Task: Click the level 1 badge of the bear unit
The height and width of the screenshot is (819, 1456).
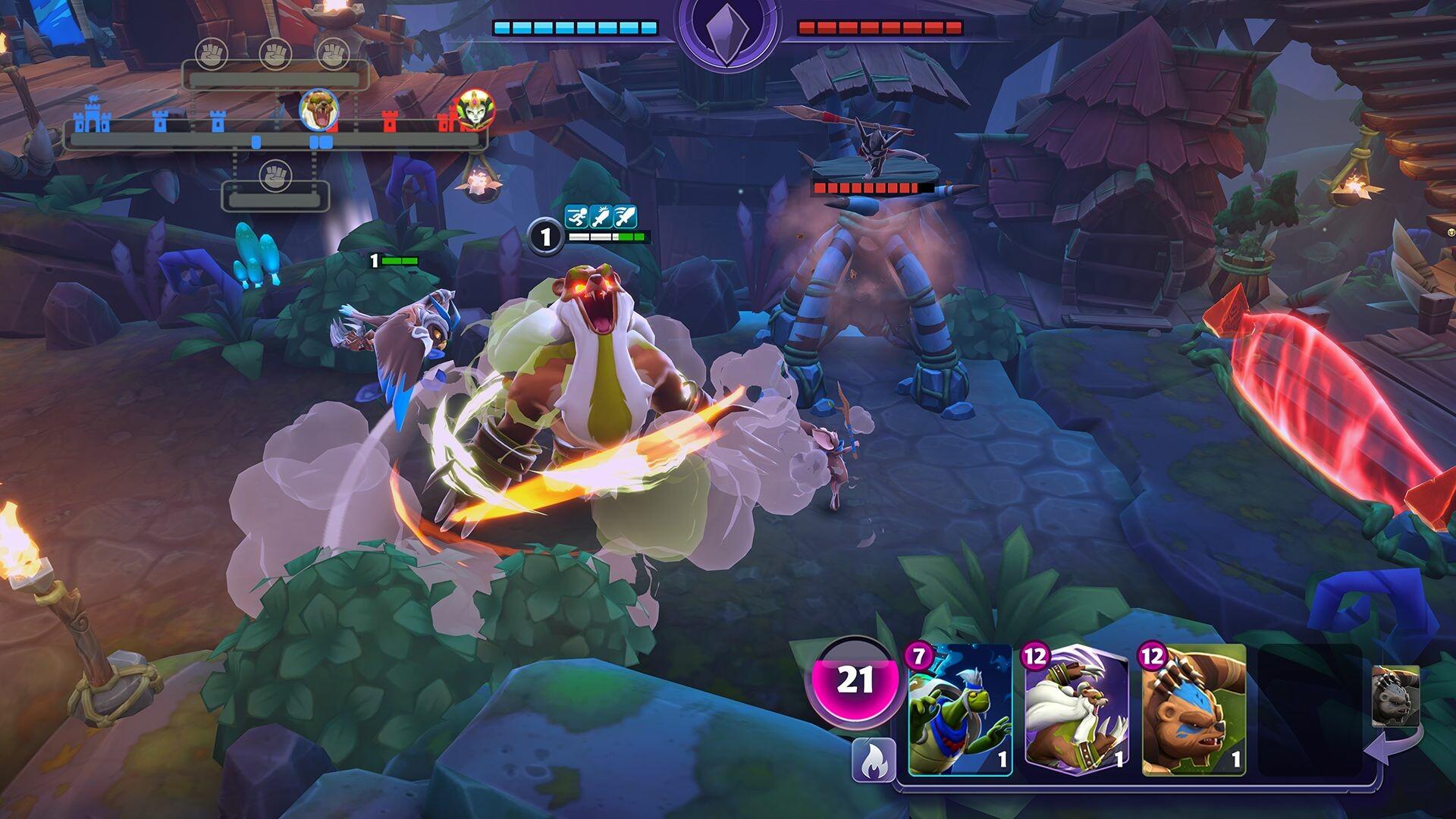Action: pyautogui.click(x=544, y=236)
